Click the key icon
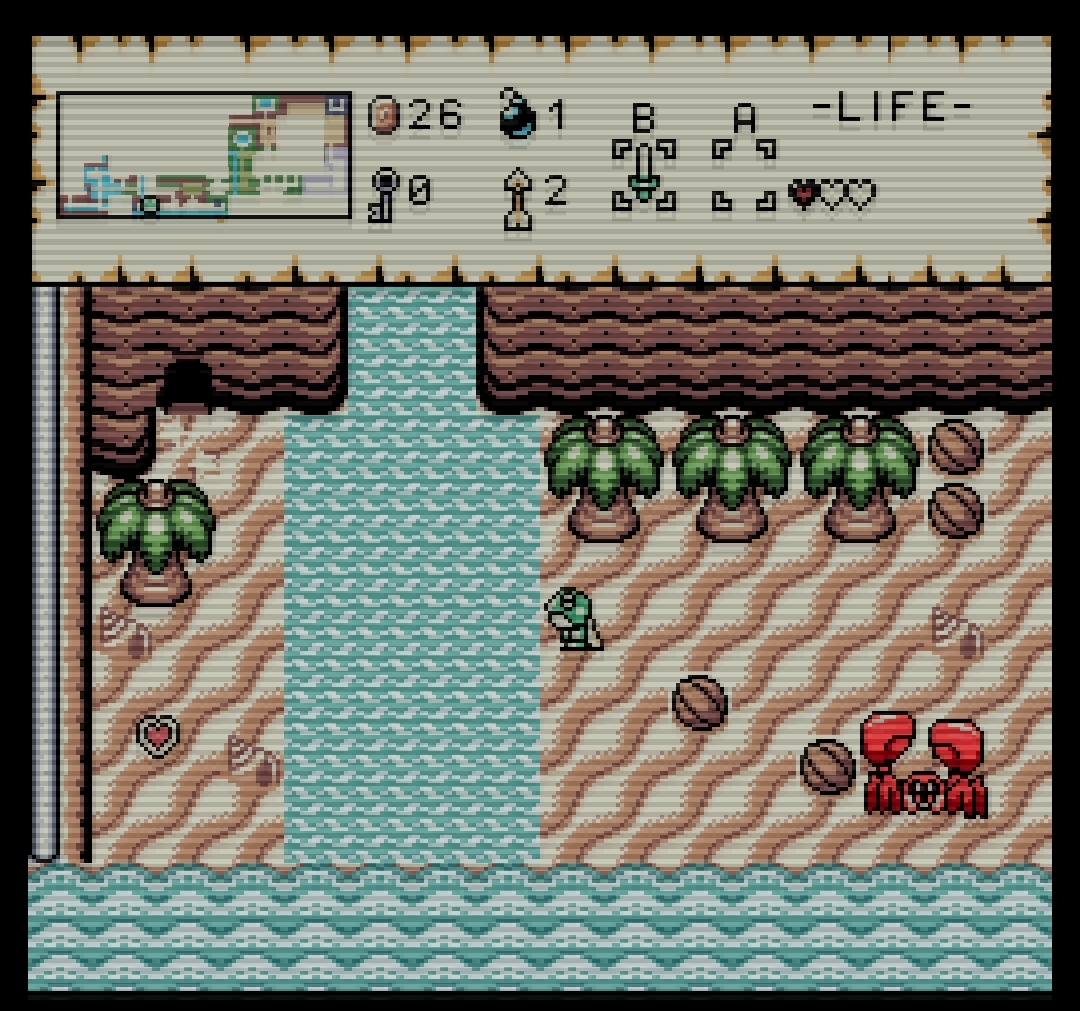 coord(385,192)
